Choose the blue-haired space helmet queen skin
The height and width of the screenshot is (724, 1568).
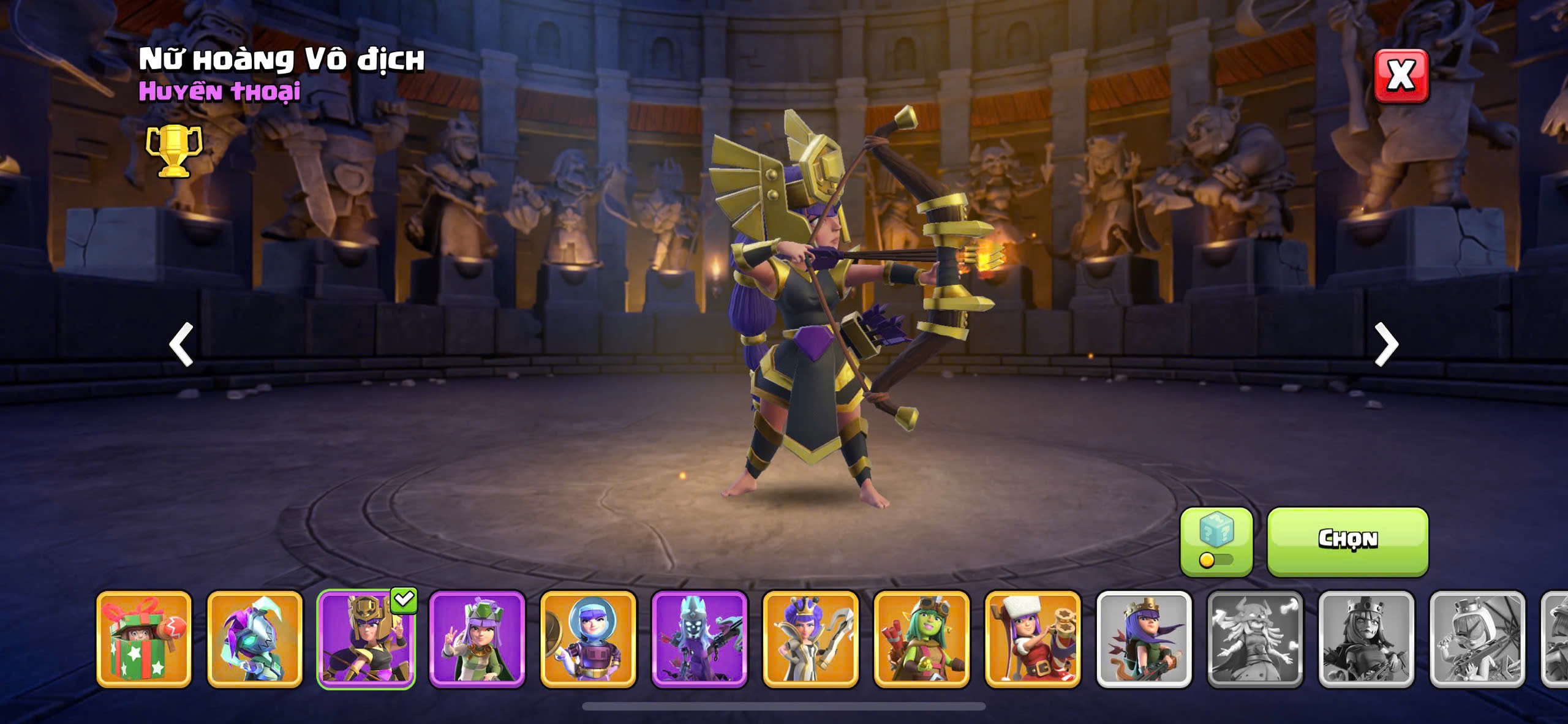[588, 638]
